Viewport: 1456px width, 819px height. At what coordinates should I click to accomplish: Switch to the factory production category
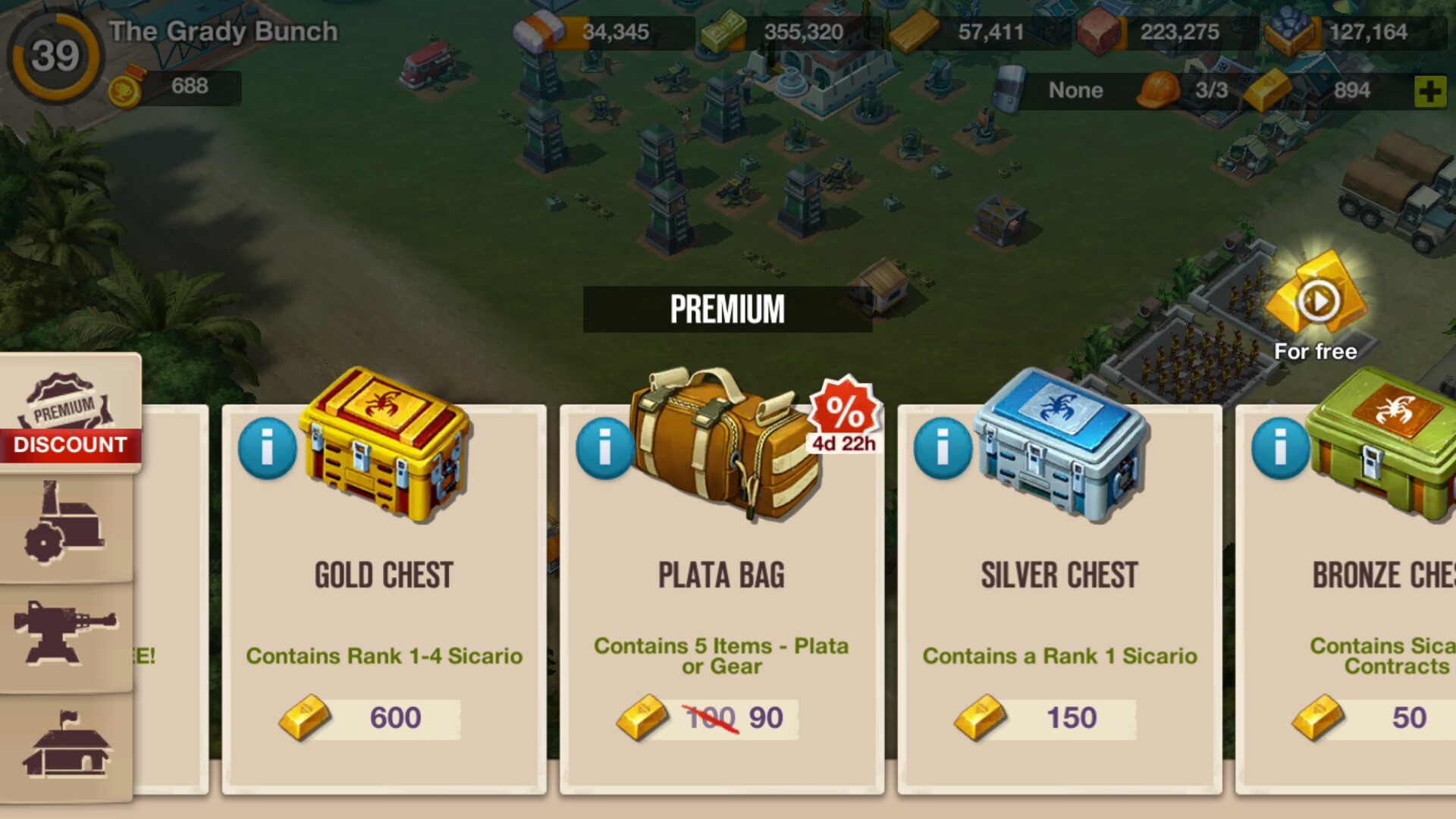[65, 526]
